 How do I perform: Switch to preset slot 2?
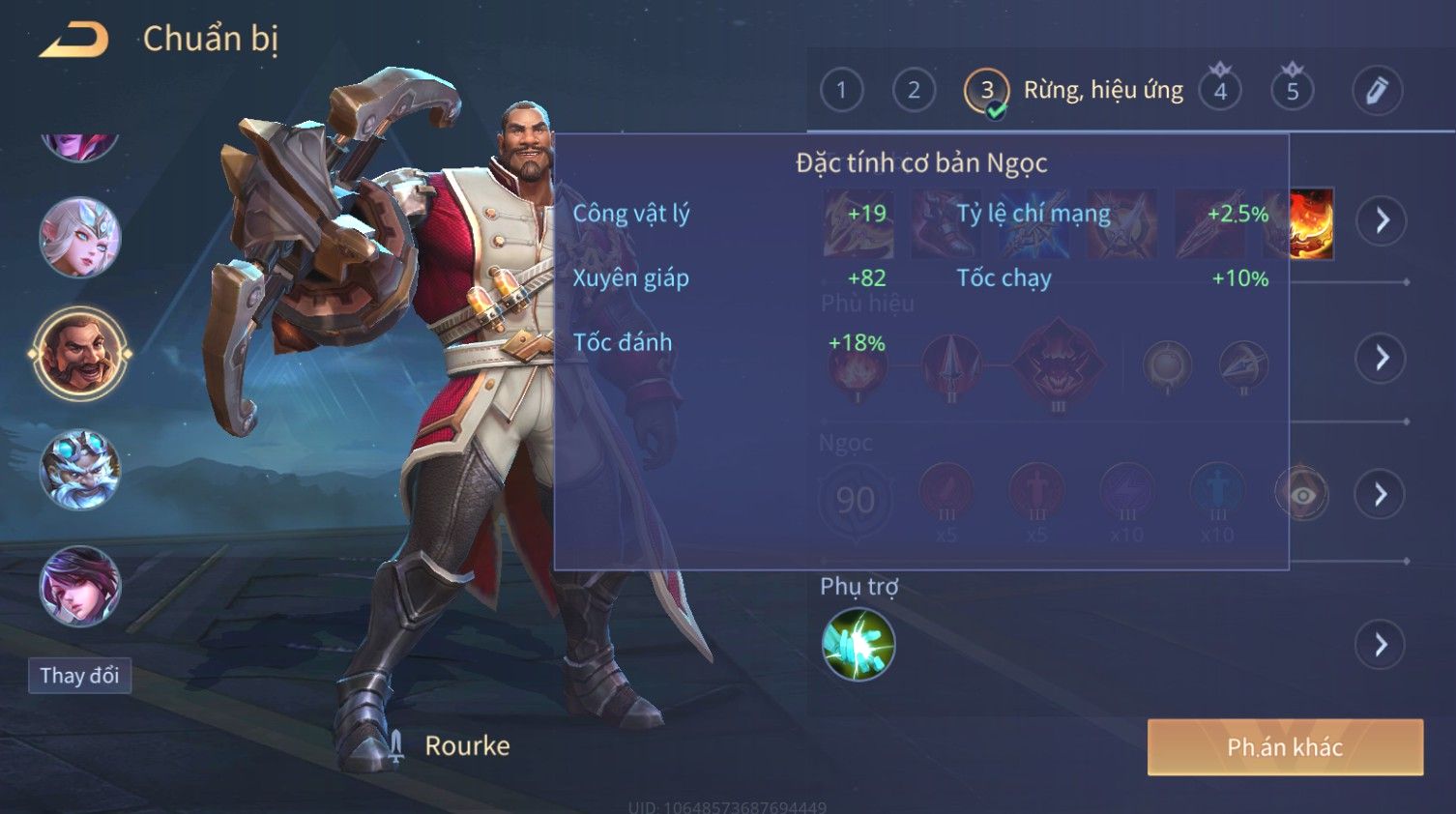pyautogui.click(x=914, y=91)
